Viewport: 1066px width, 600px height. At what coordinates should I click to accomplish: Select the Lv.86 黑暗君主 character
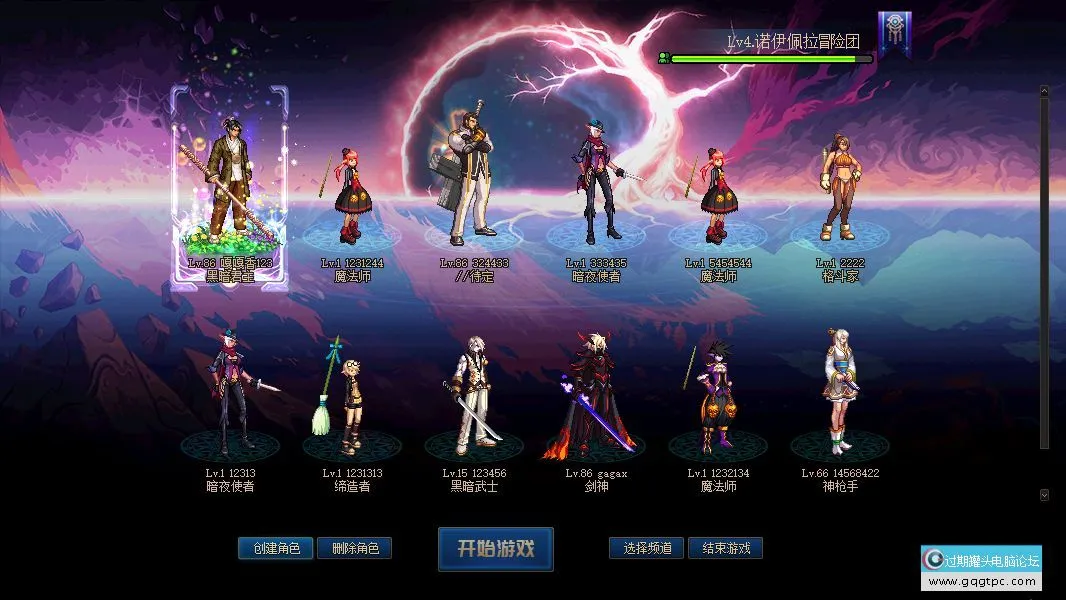point(229,188)
